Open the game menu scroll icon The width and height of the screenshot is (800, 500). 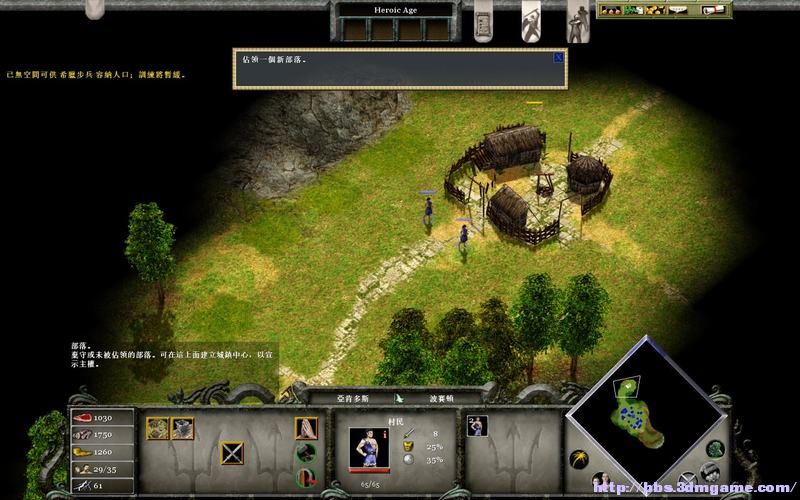tap(716, 10)
